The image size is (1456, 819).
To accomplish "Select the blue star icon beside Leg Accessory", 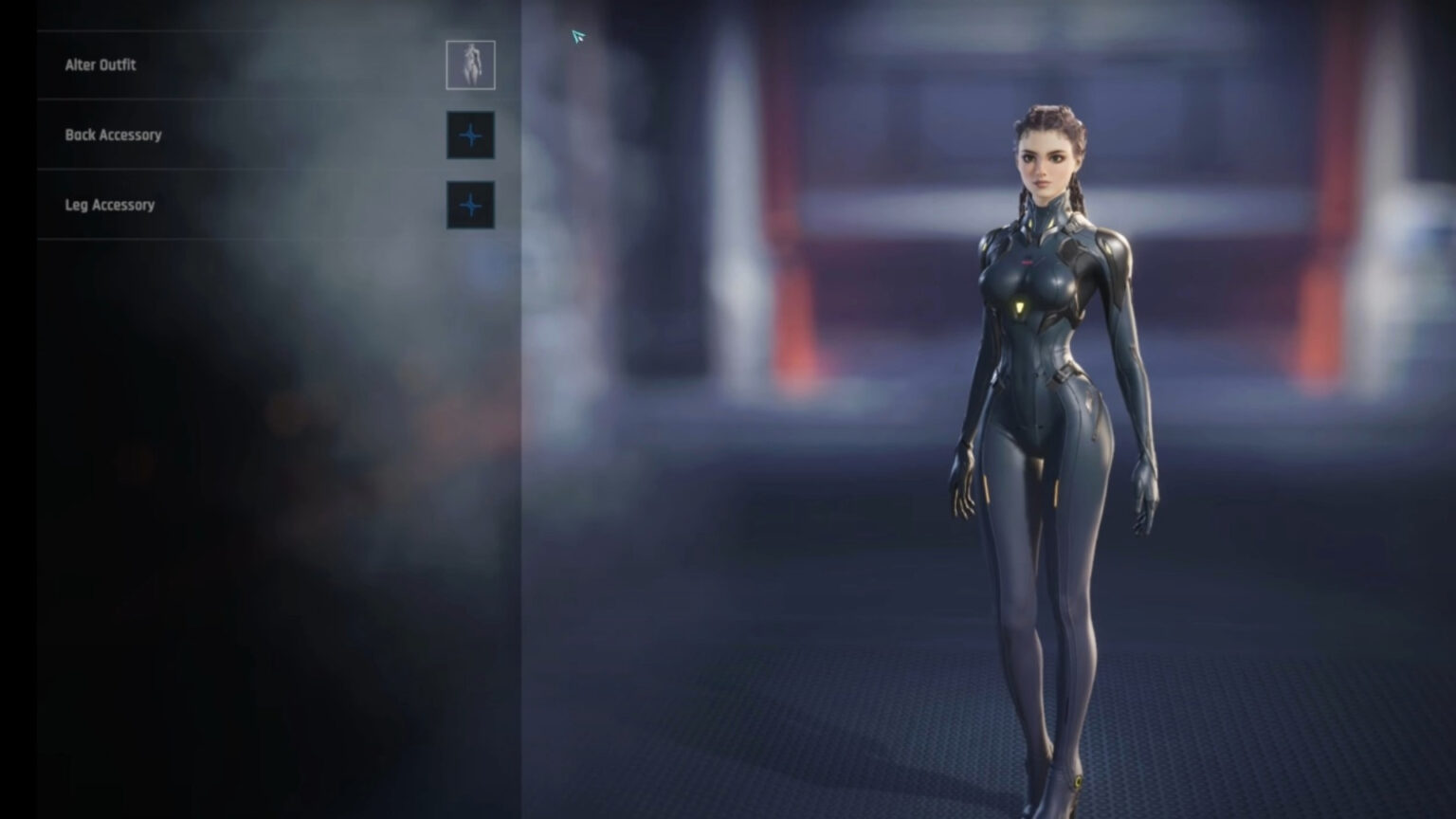I will (x=470, y=205).
